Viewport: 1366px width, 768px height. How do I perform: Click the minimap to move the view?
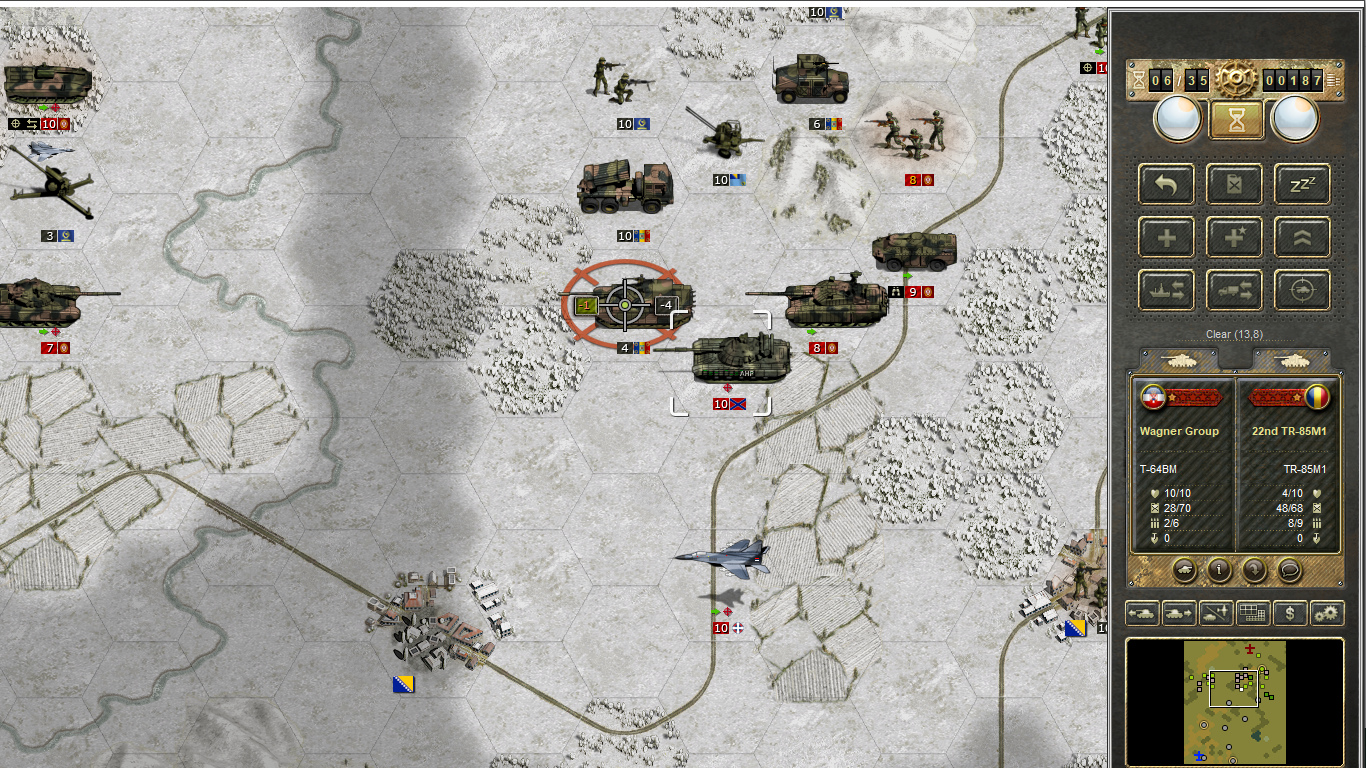(1235, 701)
